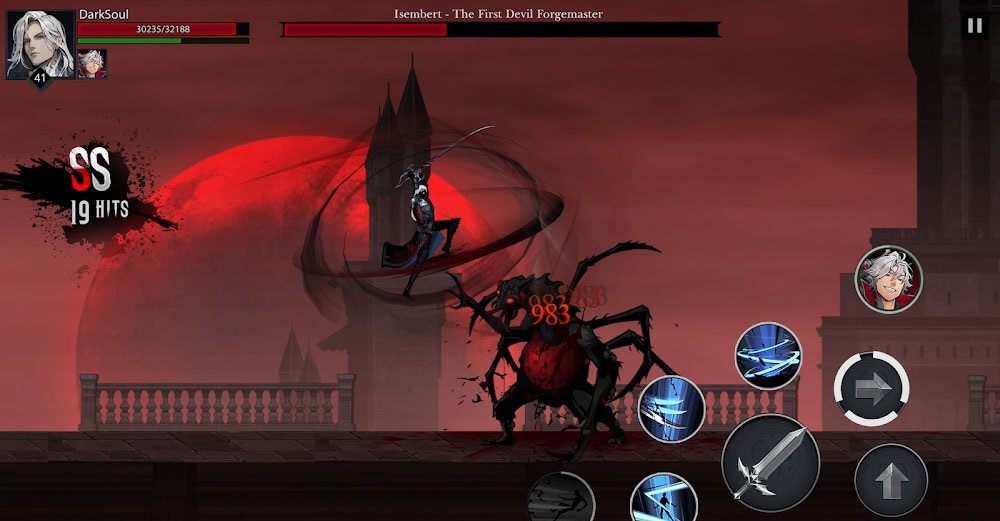Activate the blue whirlwind spin skill
The width and height of the screenshot is (1000, 521).
coord(768,355)
